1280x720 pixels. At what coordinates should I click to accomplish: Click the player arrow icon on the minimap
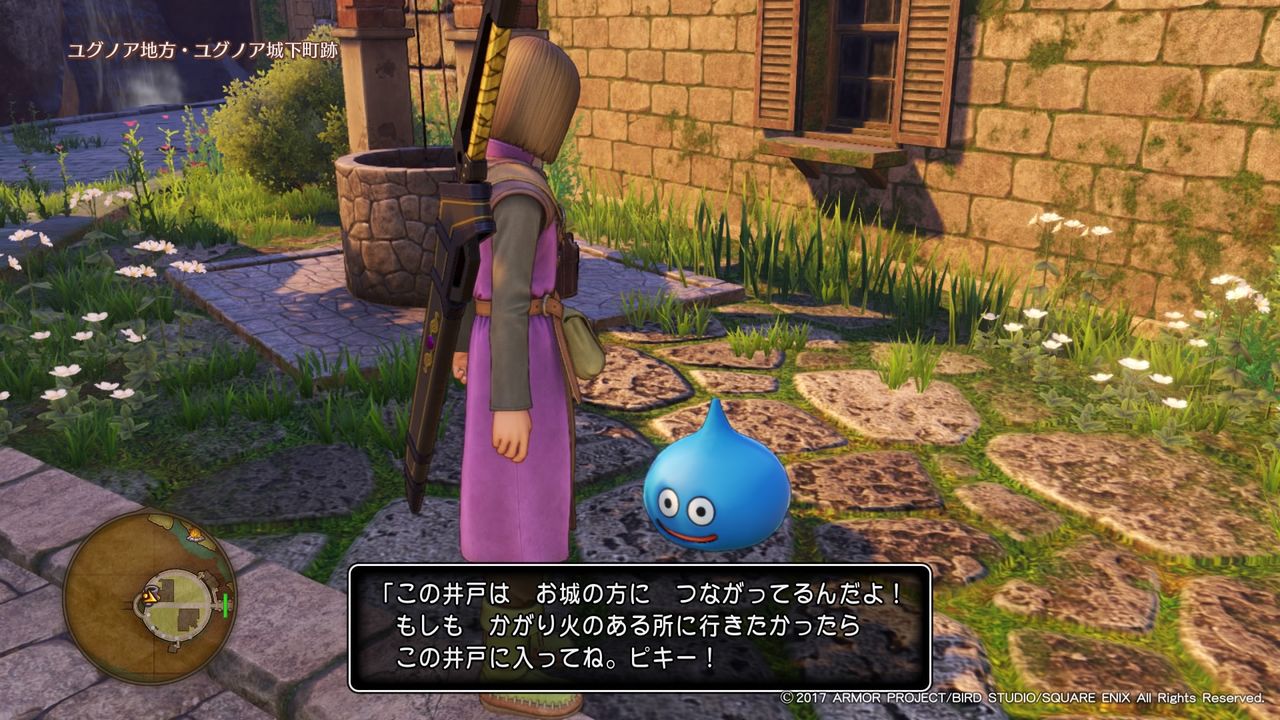pyautogui.click(x=150, y=598)
